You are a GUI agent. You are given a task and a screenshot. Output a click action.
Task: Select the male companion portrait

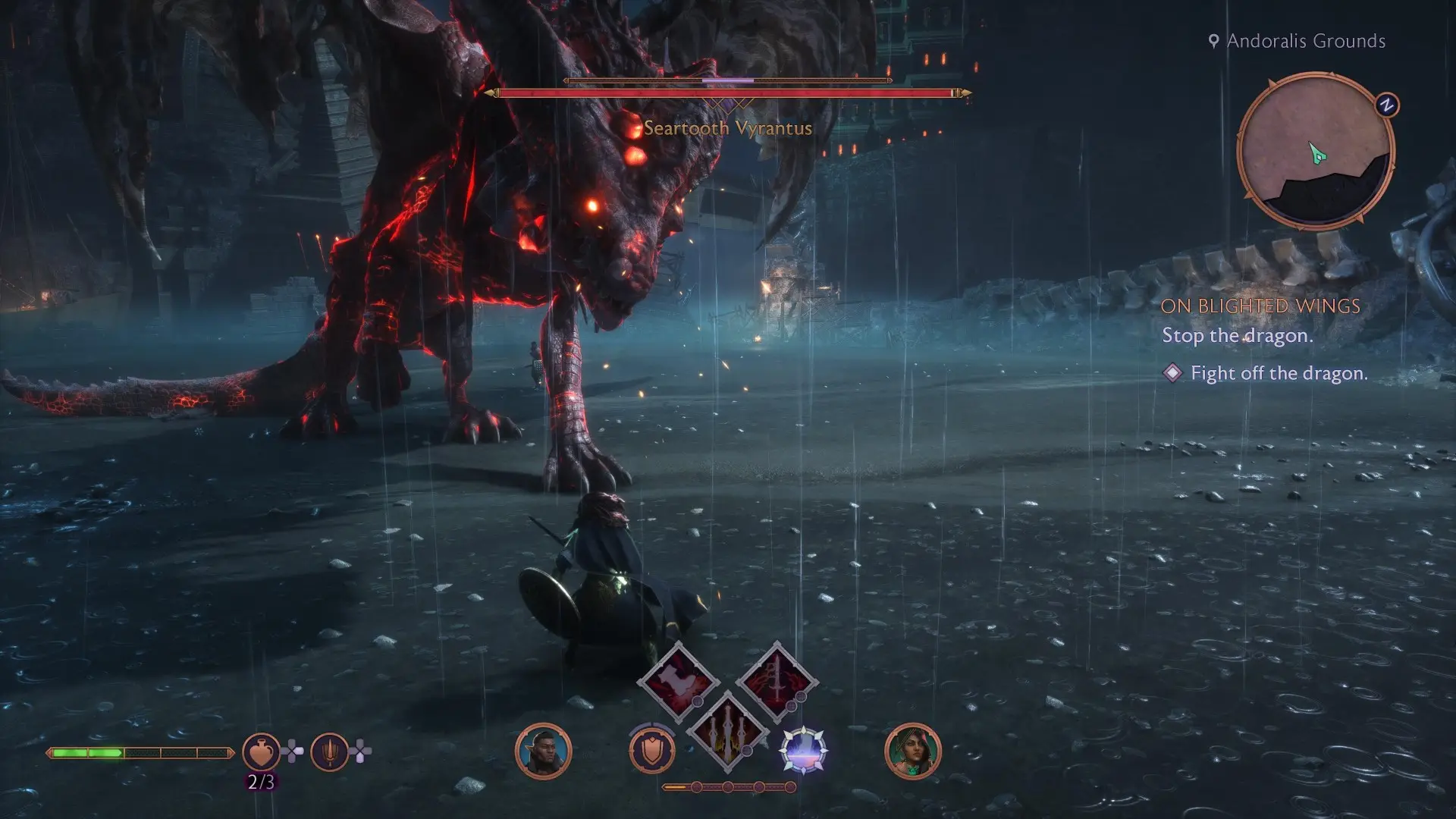[x=543, y=752]
